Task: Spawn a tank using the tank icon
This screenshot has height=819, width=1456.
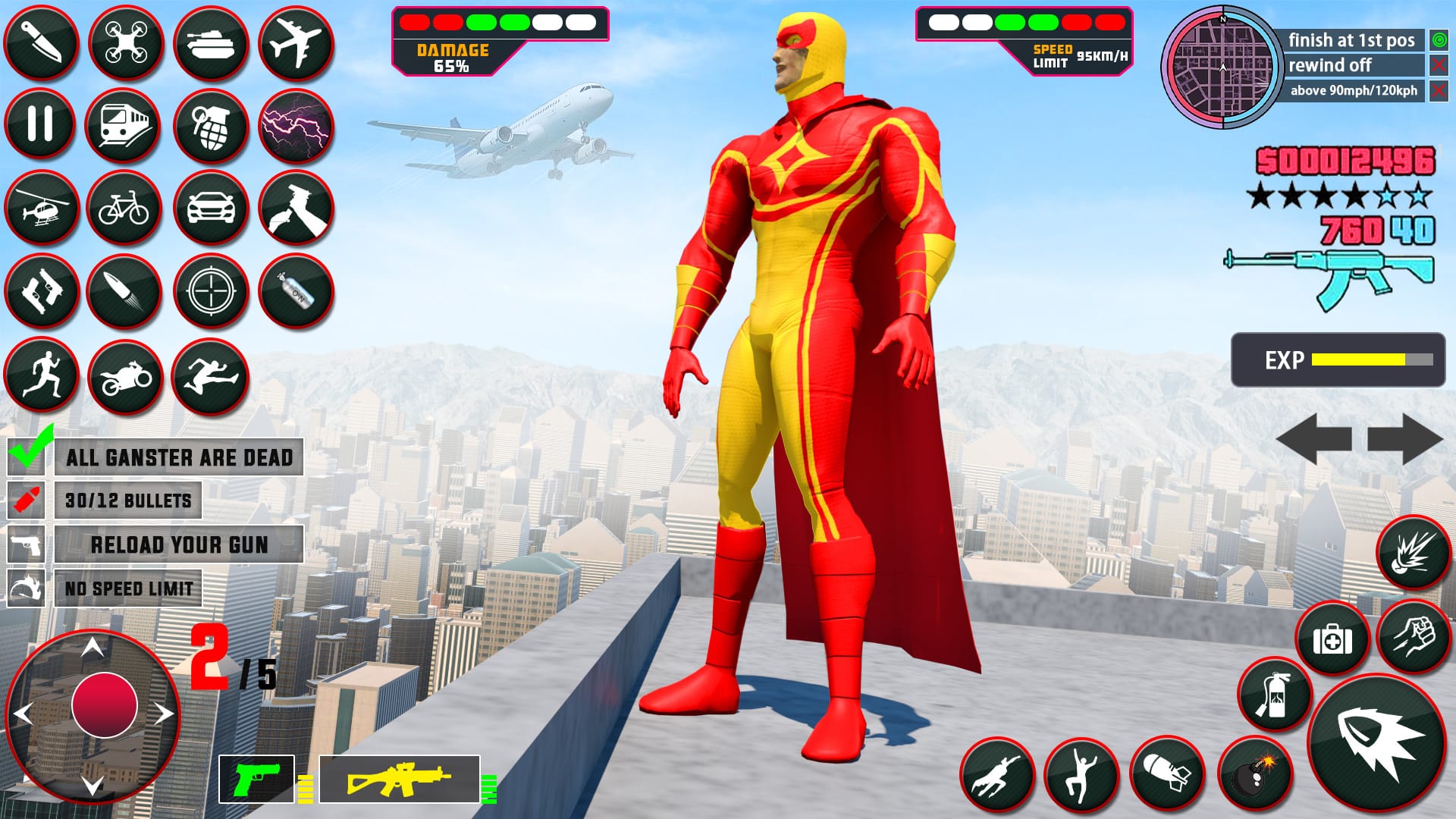Action: pos(213,42)
